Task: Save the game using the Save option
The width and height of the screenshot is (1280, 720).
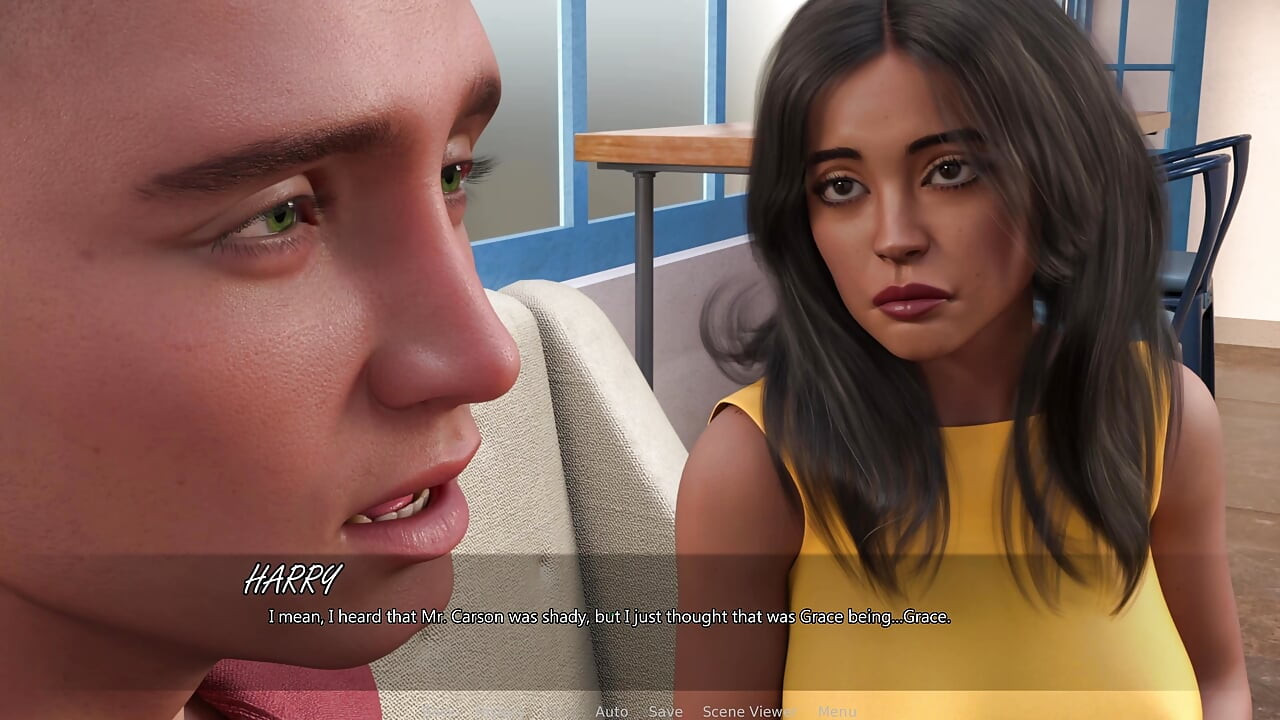Action: click(666, 712)
